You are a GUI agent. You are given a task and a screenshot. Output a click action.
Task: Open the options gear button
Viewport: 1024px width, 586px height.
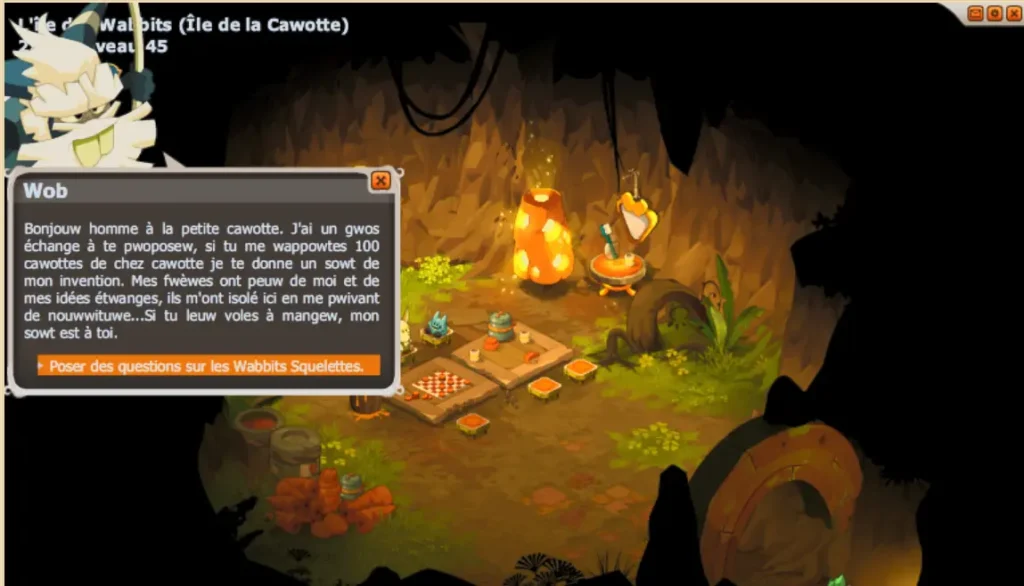tap(994, 13)
